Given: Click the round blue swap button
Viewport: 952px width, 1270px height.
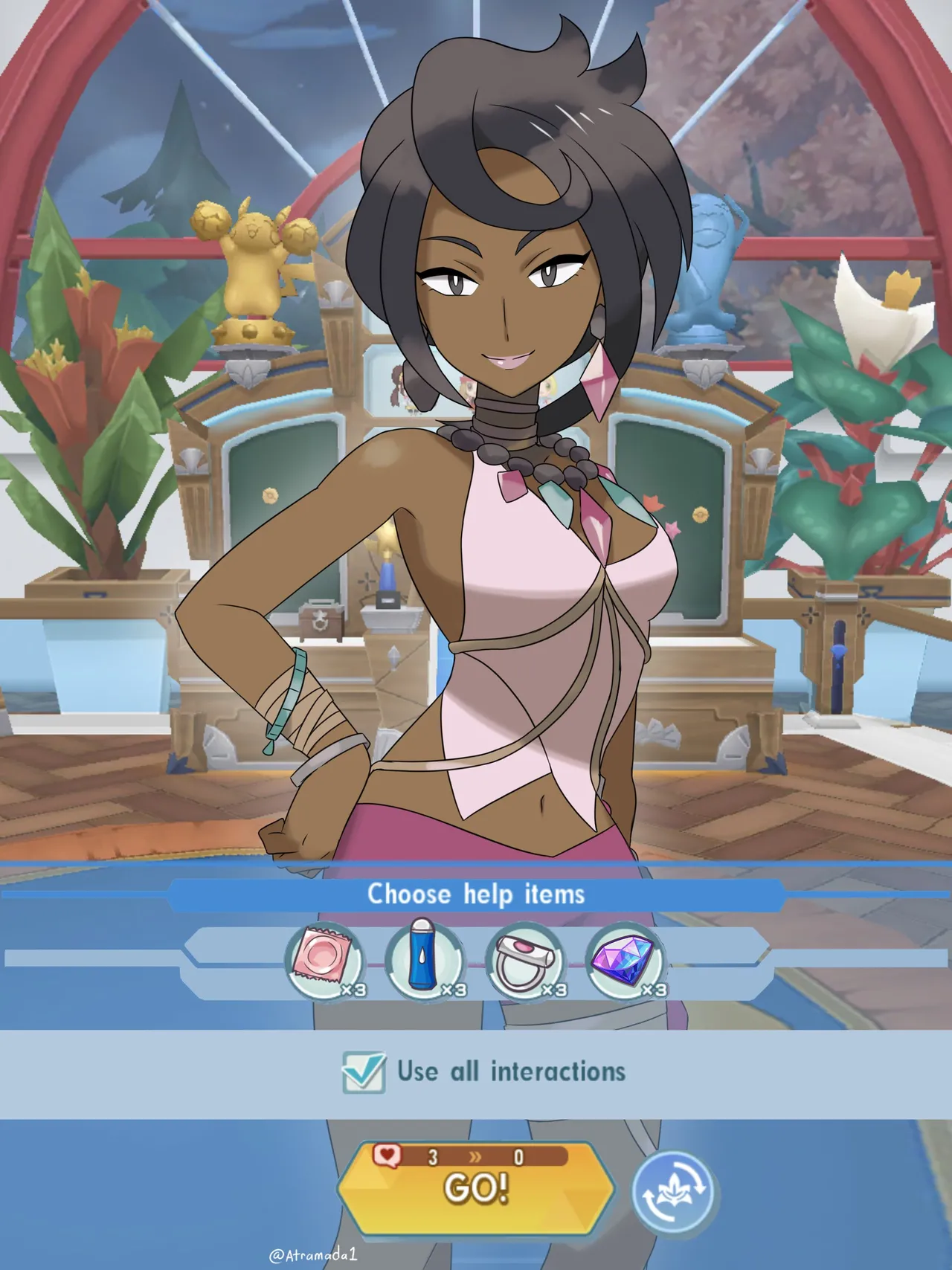Looking at the screenshot, I should coord(673,1190).
